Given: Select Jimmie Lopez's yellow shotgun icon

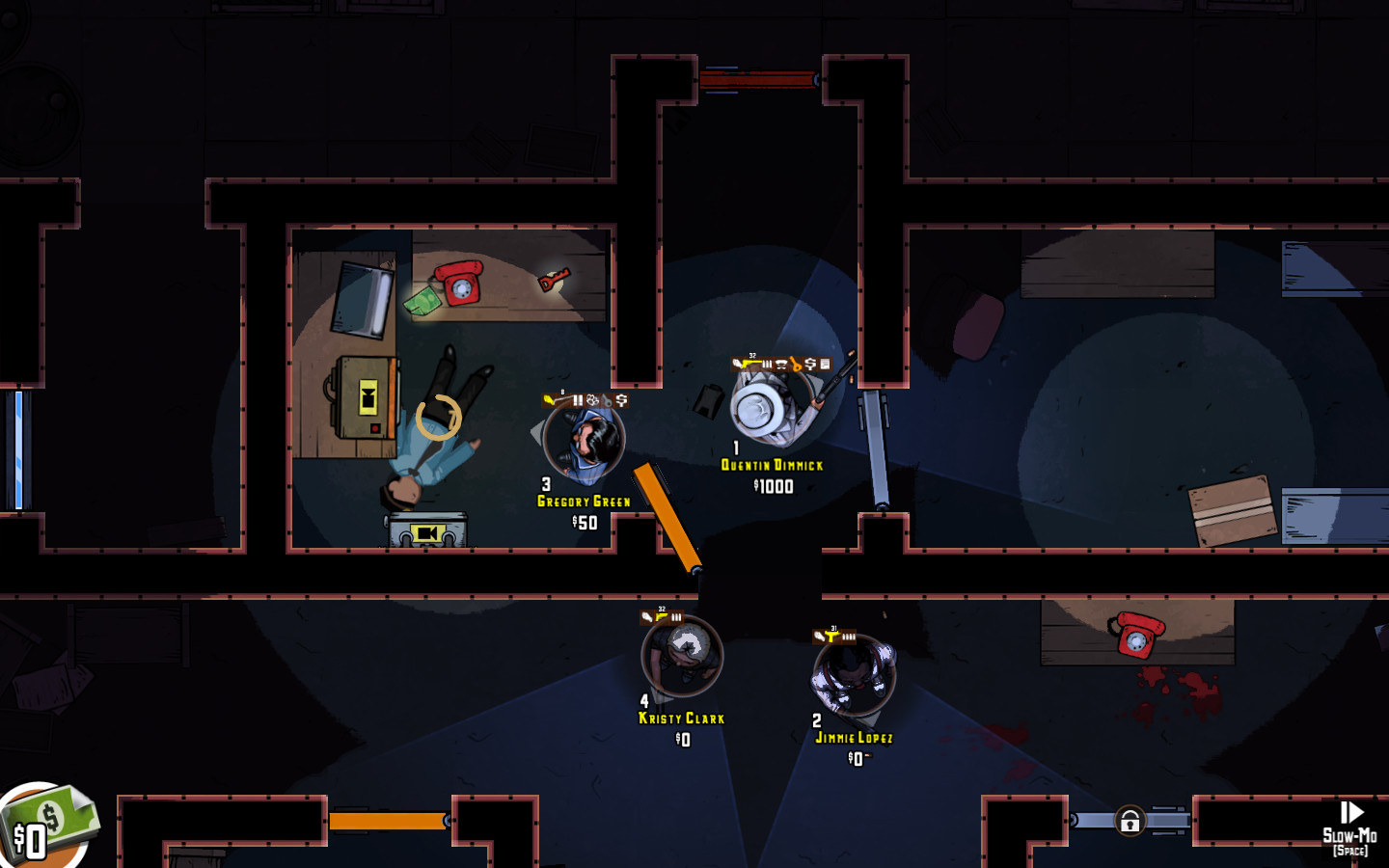Looking at the screenshot, I should tap(831, 636).
